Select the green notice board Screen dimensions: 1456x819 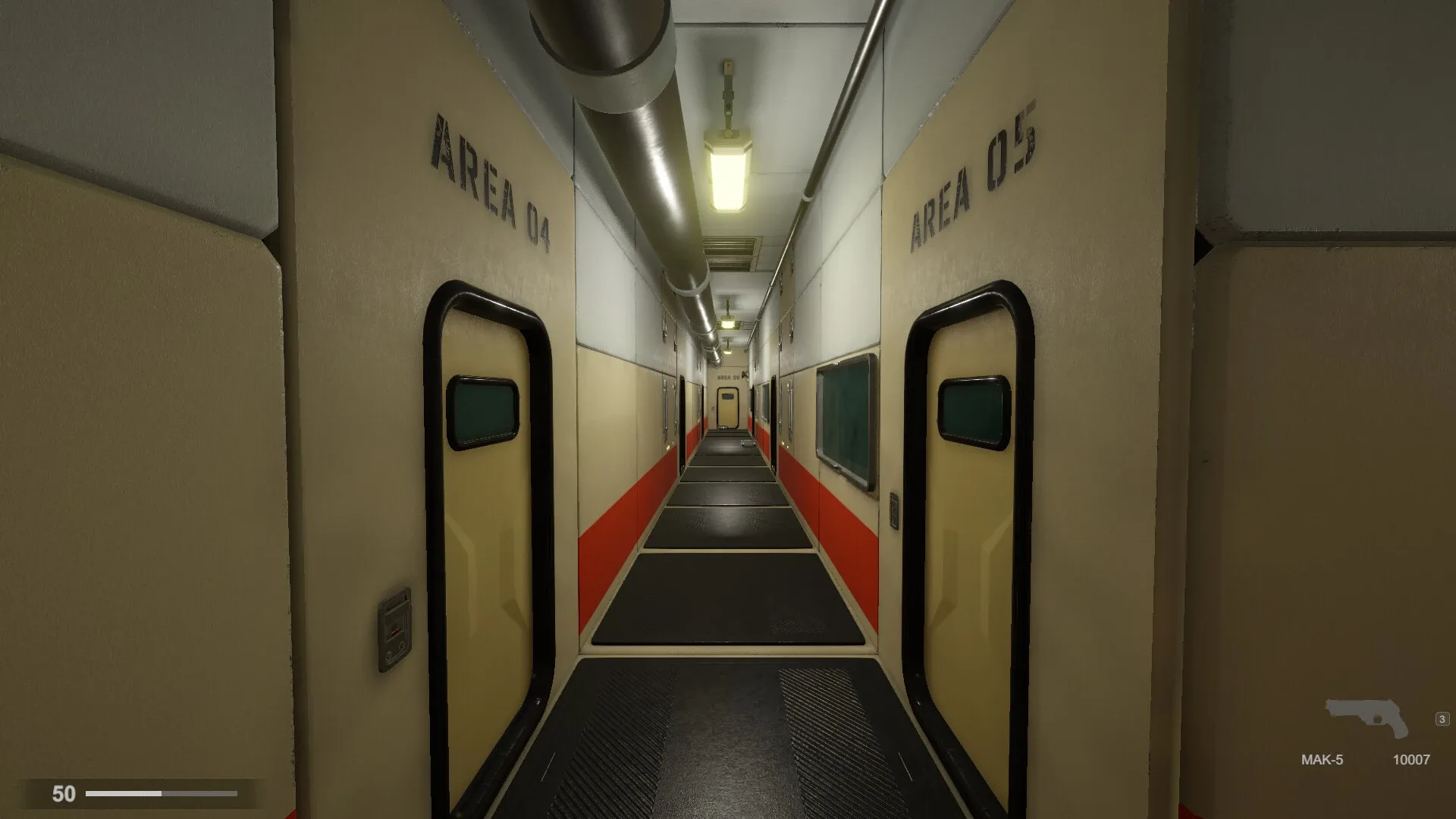(843, 417)
